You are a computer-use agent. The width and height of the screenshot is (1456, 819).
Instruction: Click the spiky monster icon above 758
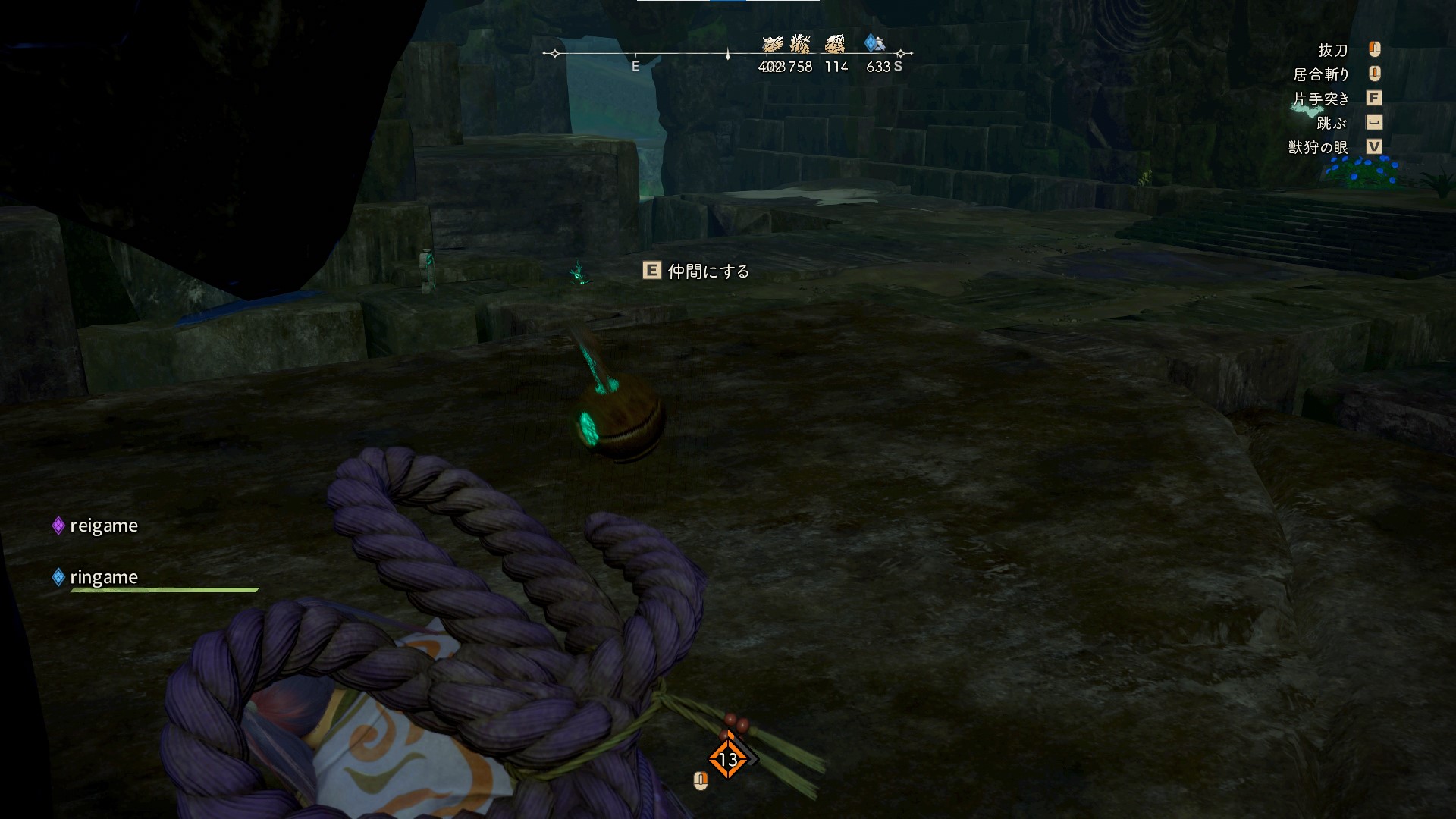tap(800, 43)
